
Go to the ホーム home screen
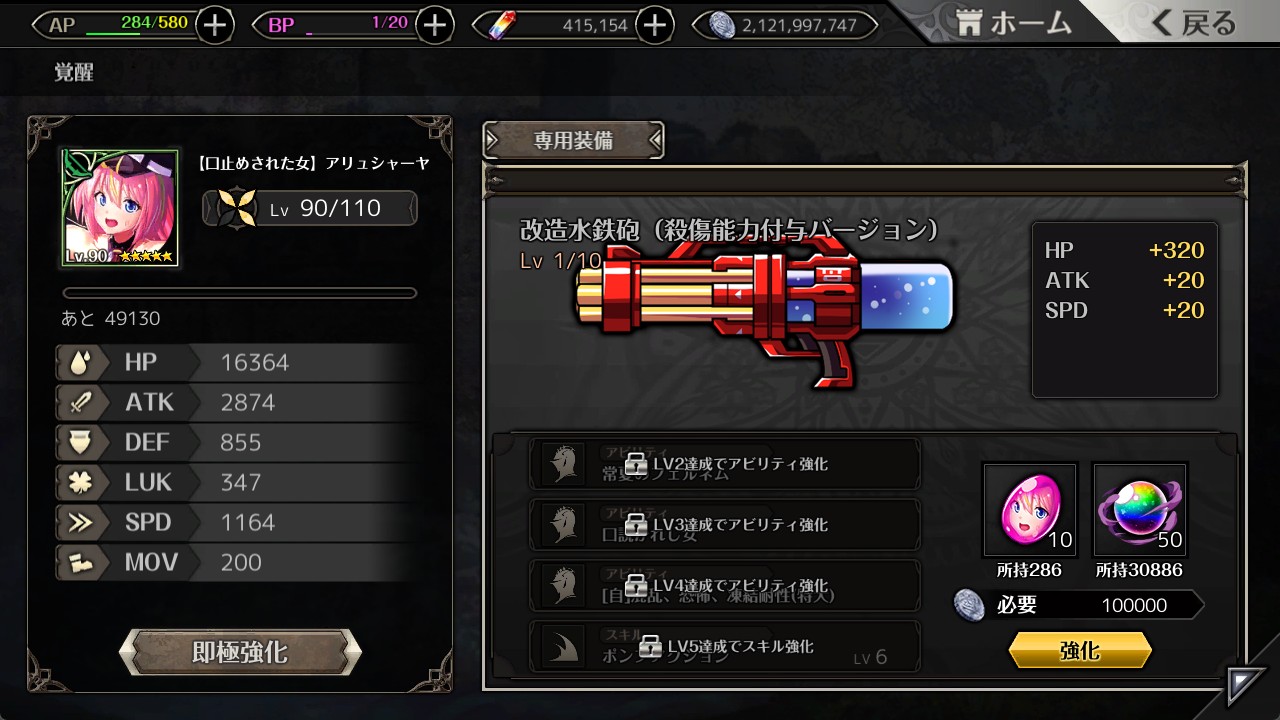pyautogui.click(x=1013, y=24)
